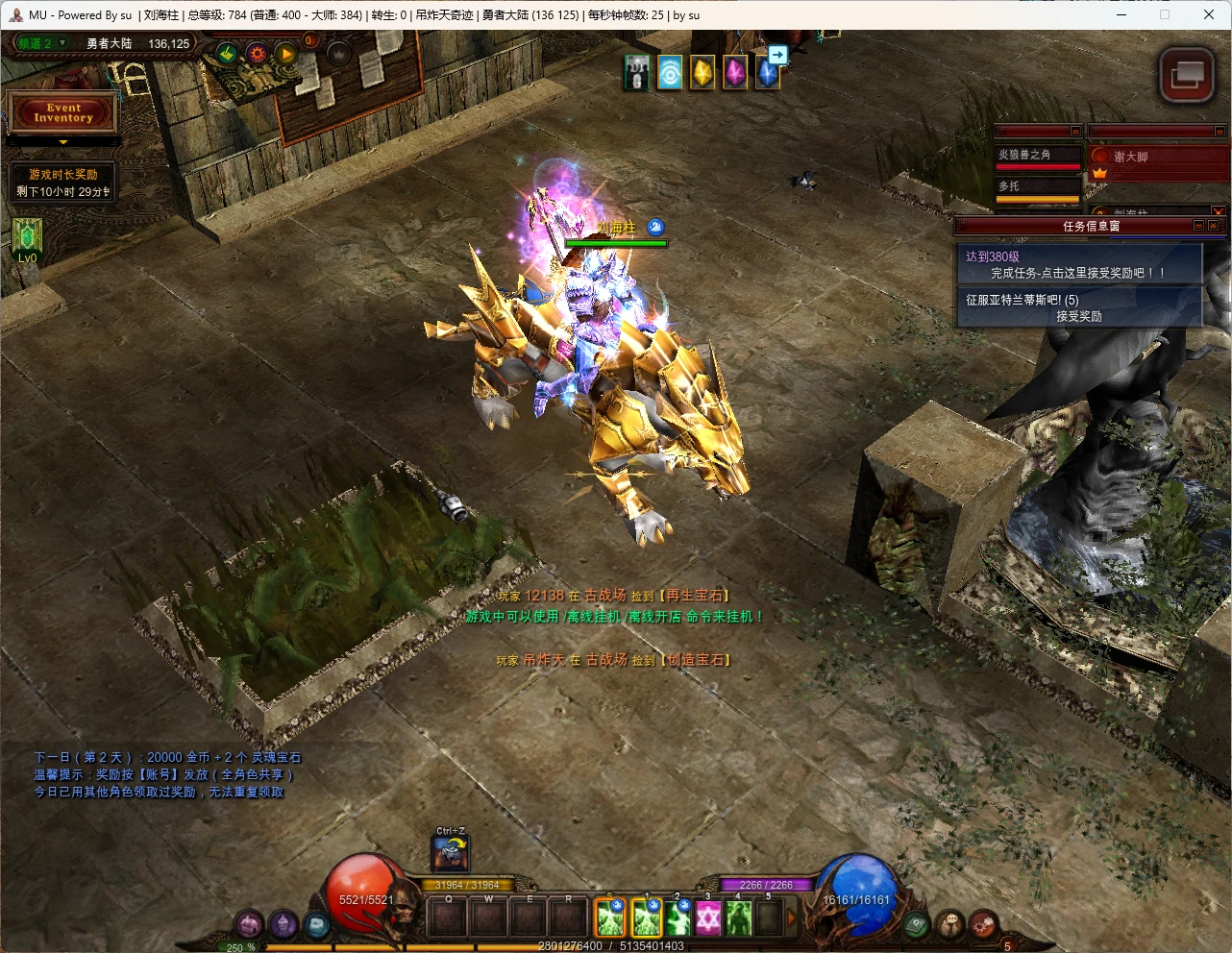The width and height of the screenshot is (1232, 953).
Task: Close the game window
Action: pos(1209,14)
